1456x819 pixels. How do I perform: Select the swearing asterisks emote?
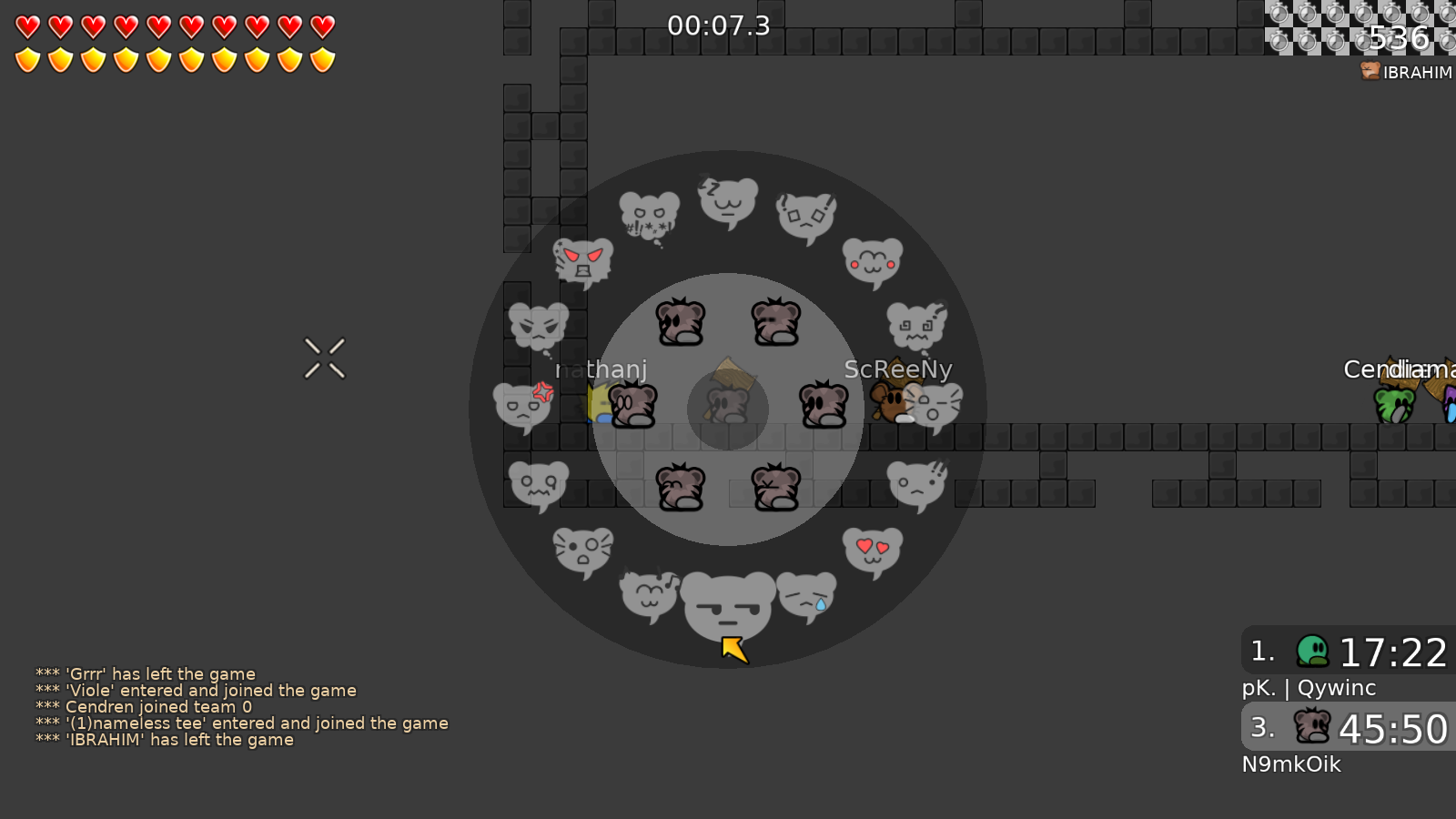click(x=647, y=216)
